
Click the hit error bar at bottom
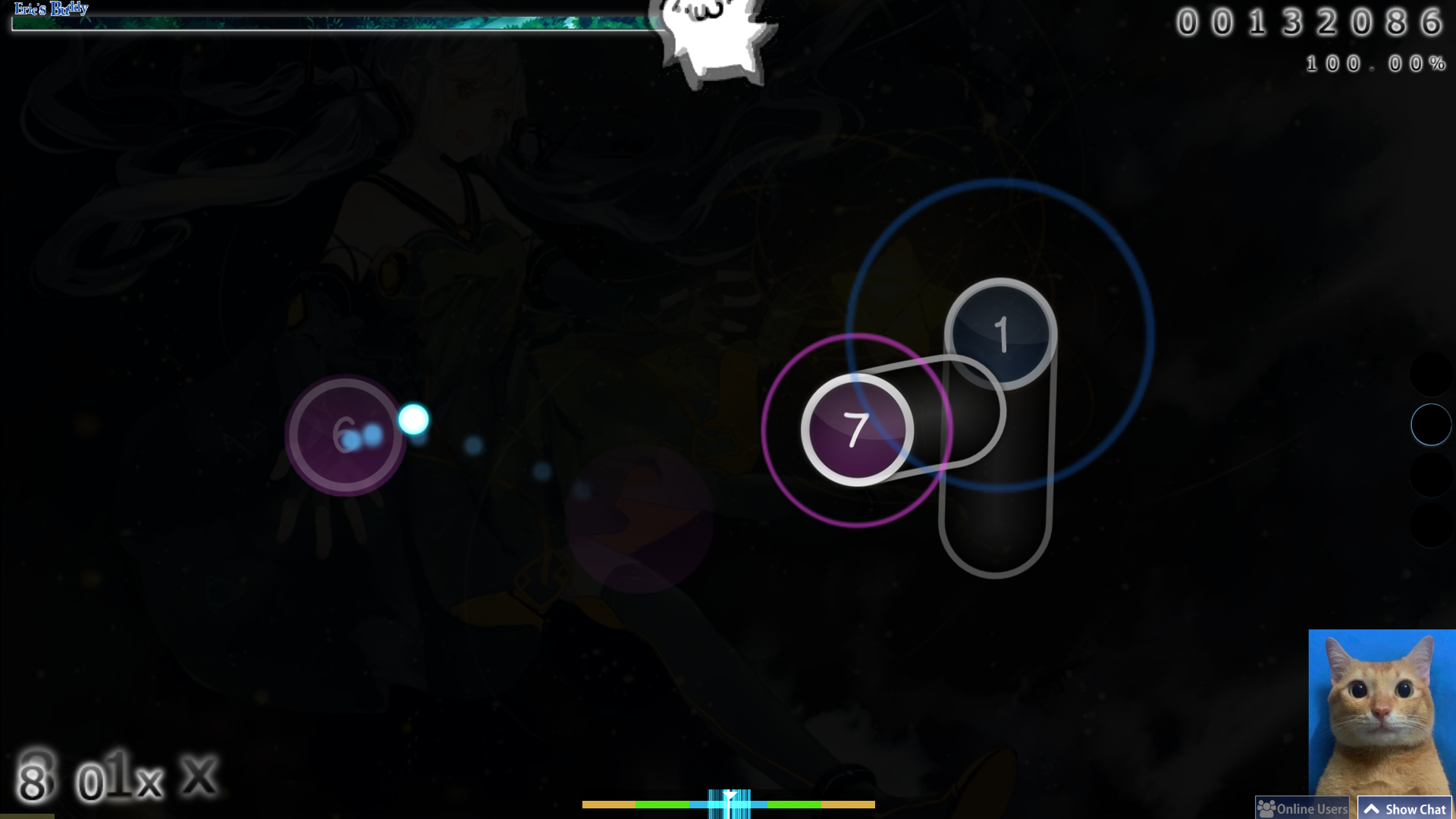pyautogui.click(x=728, y=804)
